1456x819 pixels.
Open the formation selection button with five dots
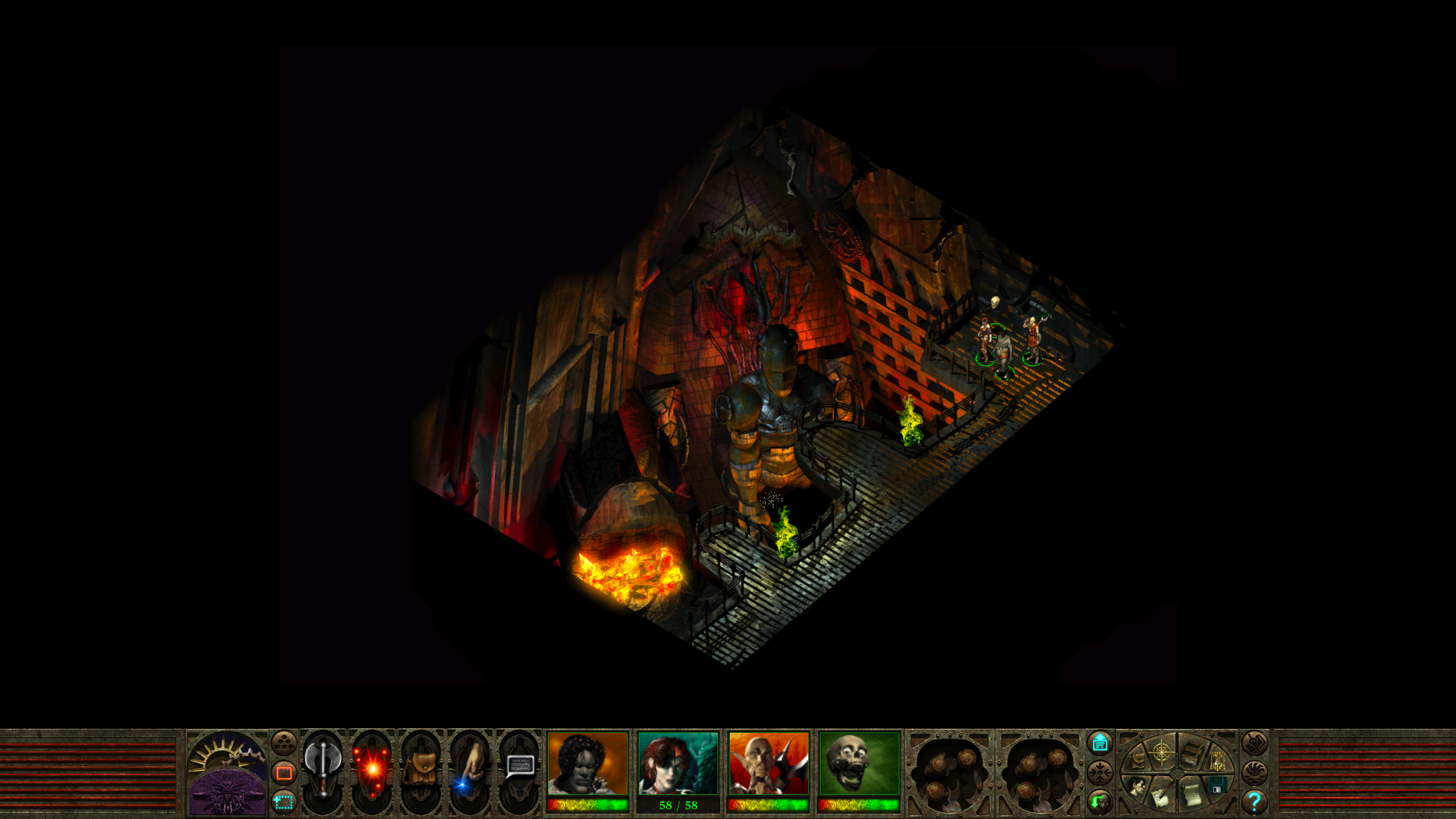[x=284, y=743]
